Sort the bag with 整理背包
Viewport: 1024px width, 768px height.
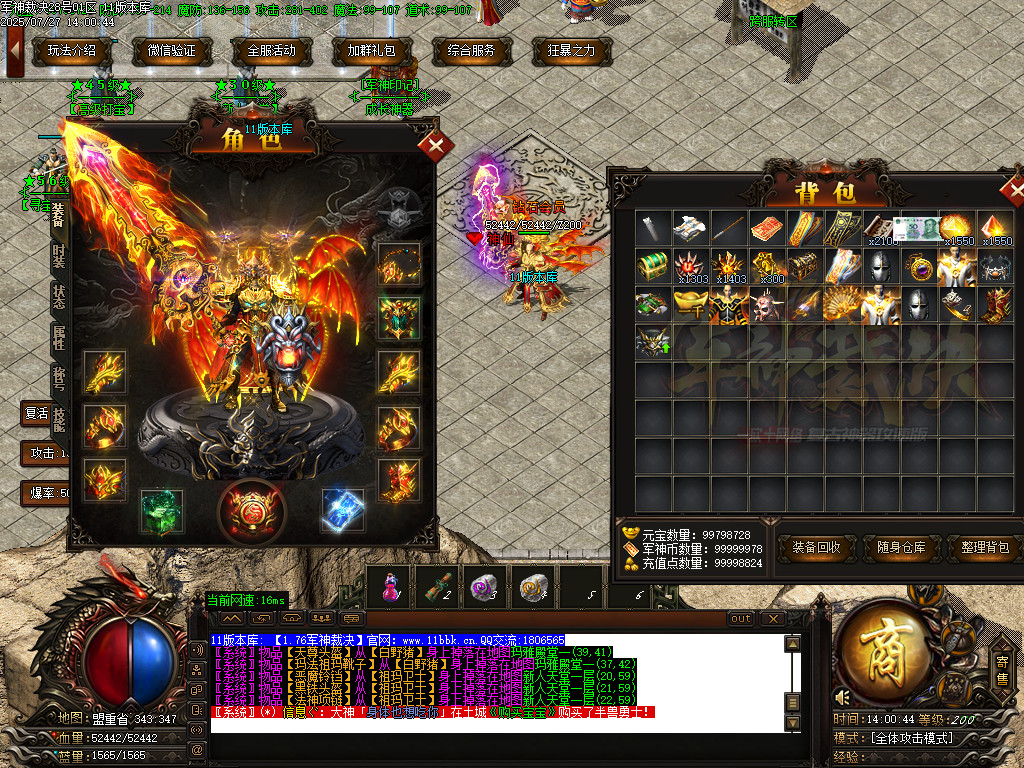tap(987, 548)
